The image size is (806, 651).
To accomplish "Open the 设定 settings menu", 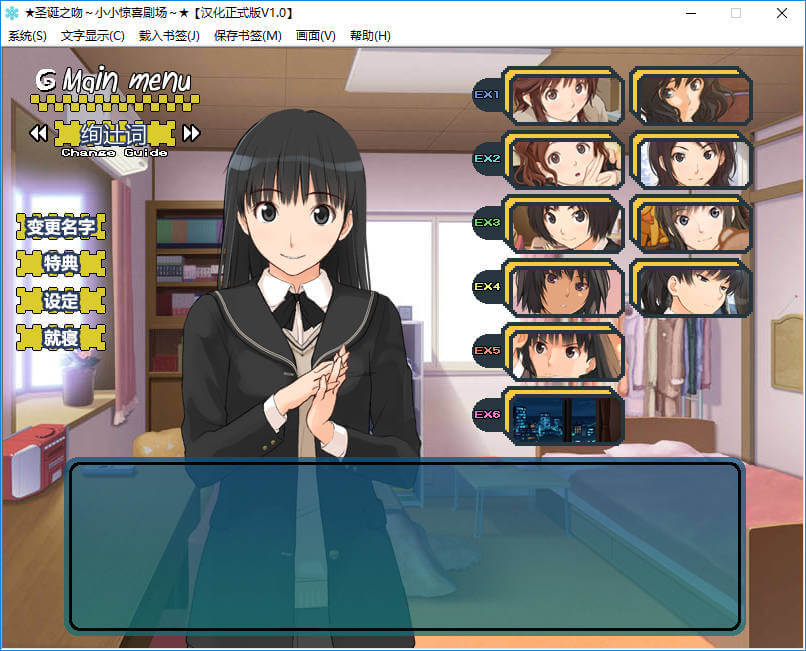I will [61, 300].
